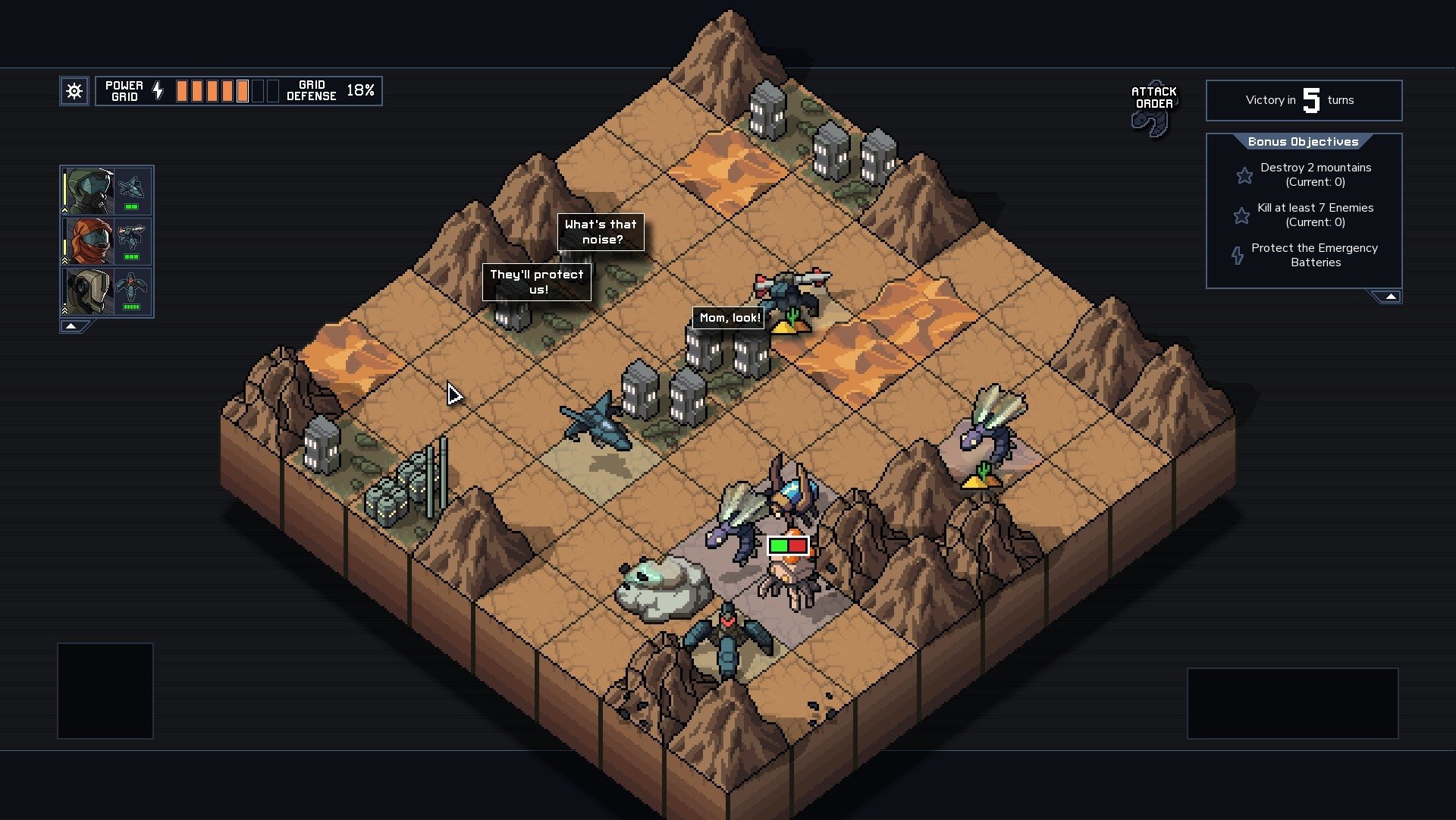Screen dimensions: 1456x820
Task: Collapse the squad panel with the arrow below portraits
Action: point(72,326)
